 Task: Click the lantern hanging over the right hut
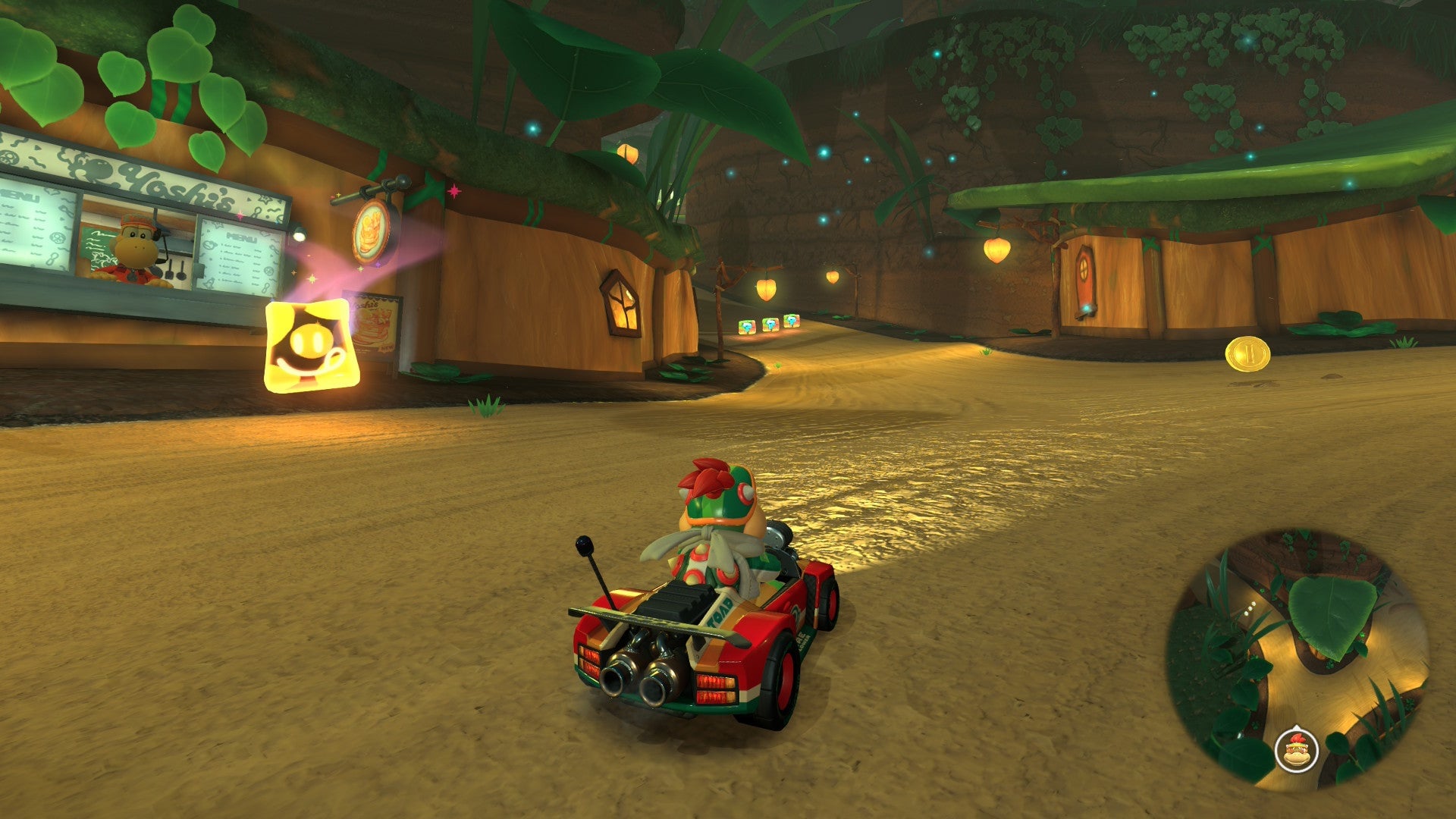coord(997,249)
